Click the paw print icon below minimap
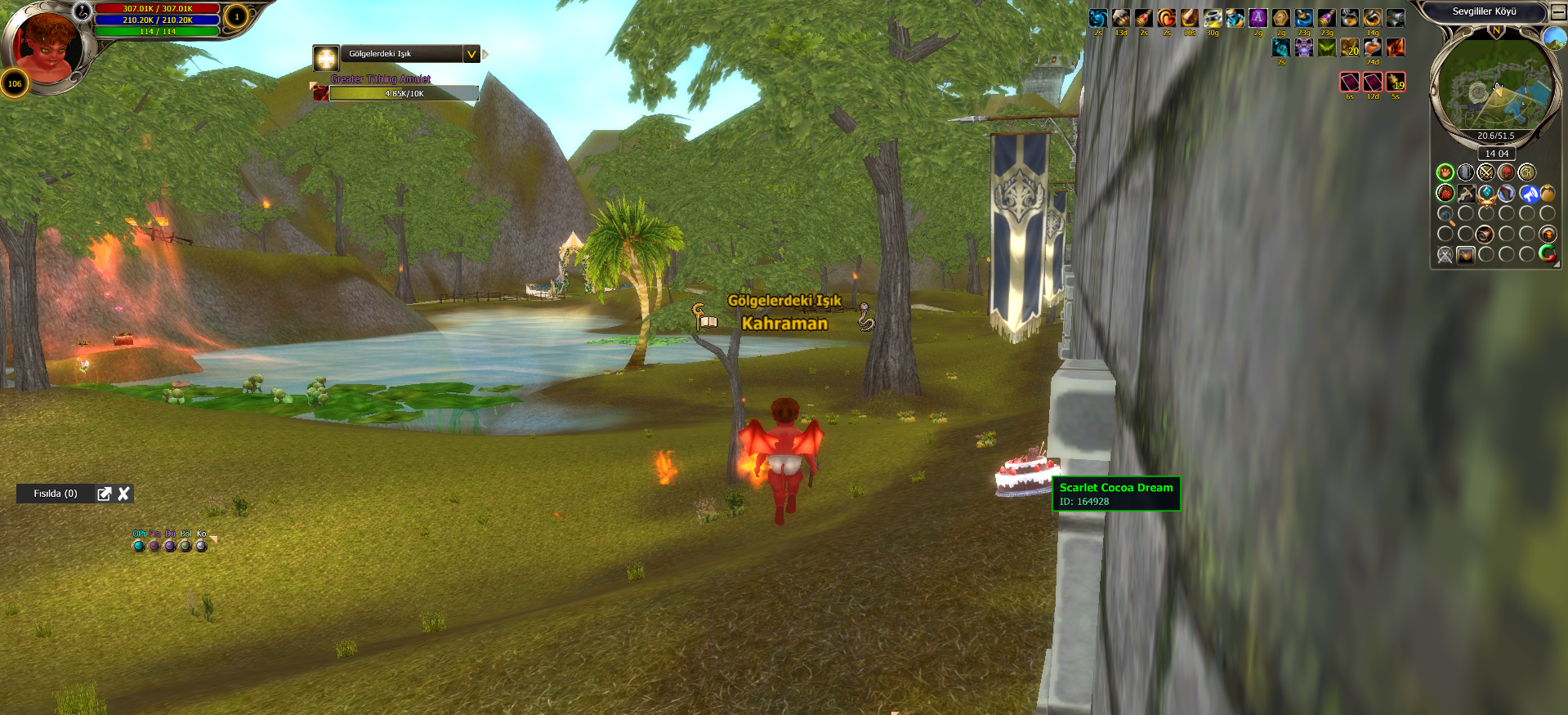The height and width of the screenshot is (715, 1568). (1445, 172)
